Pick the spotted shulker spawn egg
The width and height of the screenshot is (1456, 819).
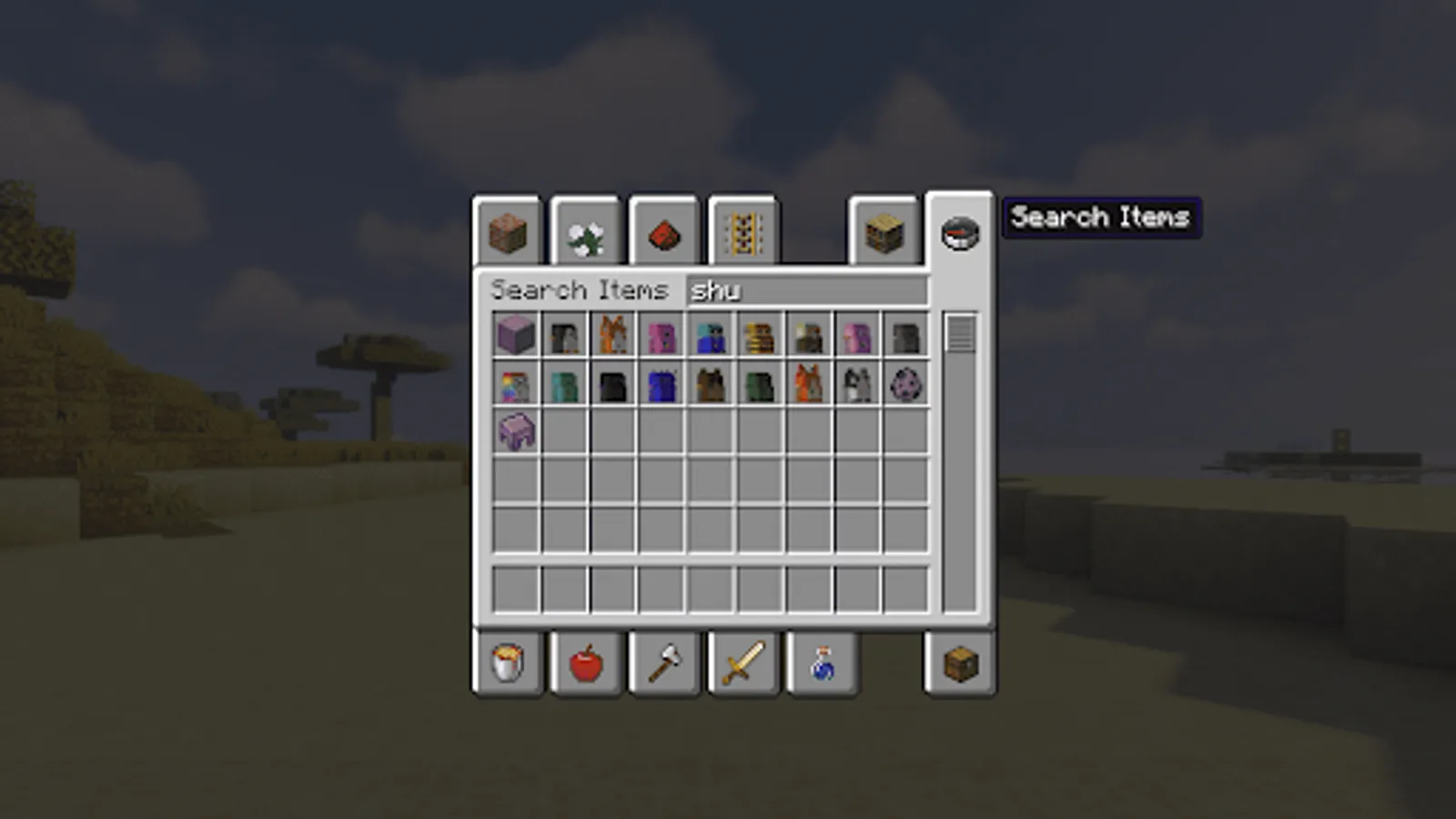click(905, 386)
